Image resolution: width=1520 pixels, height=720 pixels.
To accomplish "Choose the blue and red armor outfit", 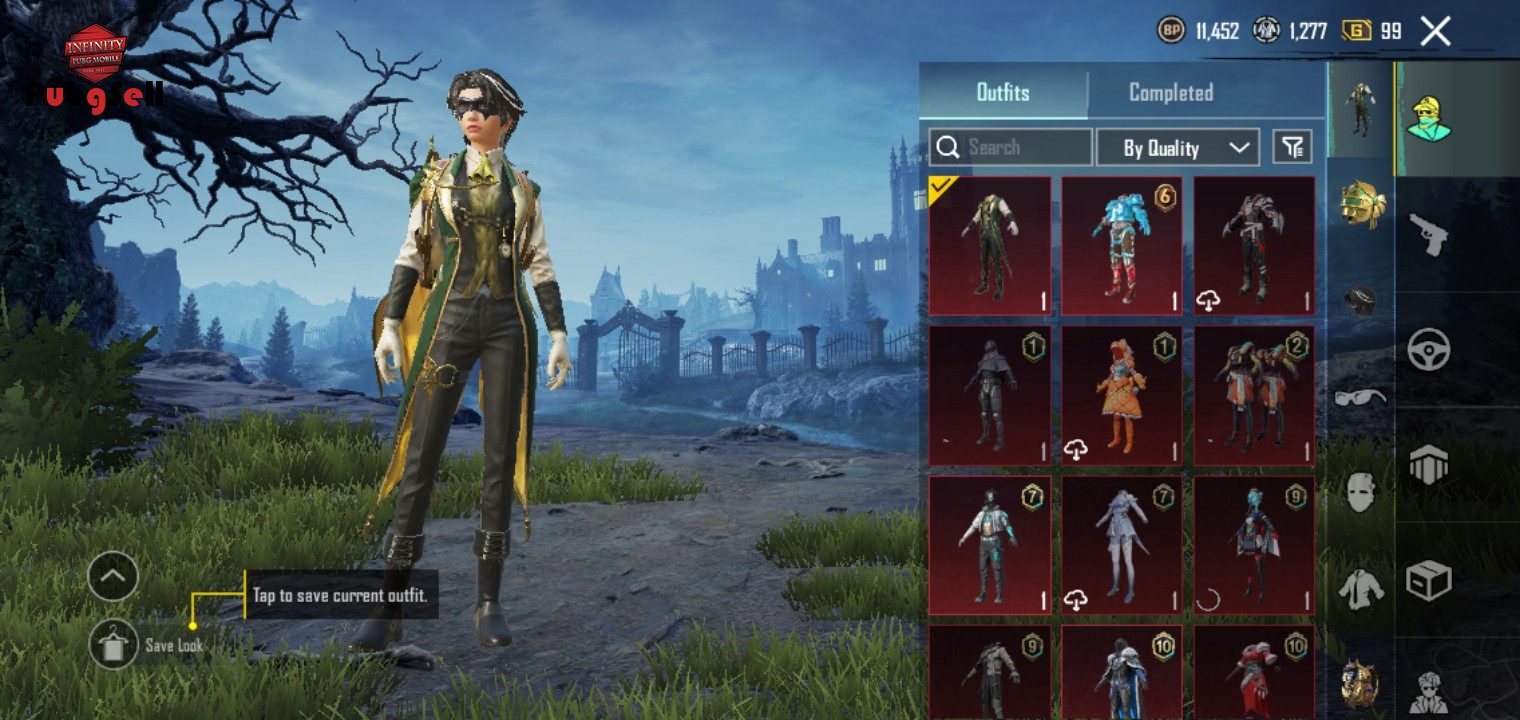I will [1121, 246].
